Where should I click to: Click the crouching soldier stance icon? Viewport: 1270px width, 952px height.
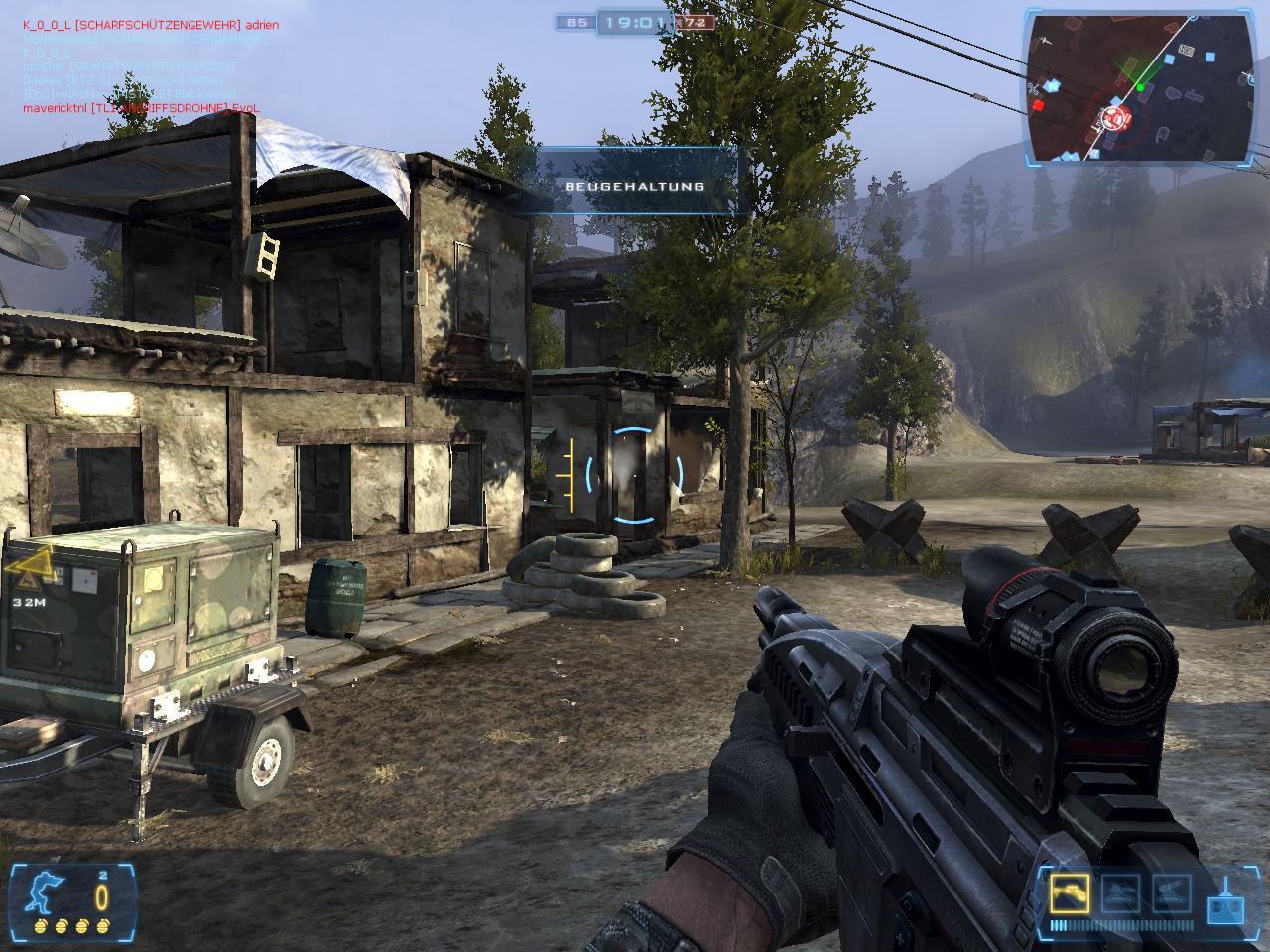[x=46, y=891]
